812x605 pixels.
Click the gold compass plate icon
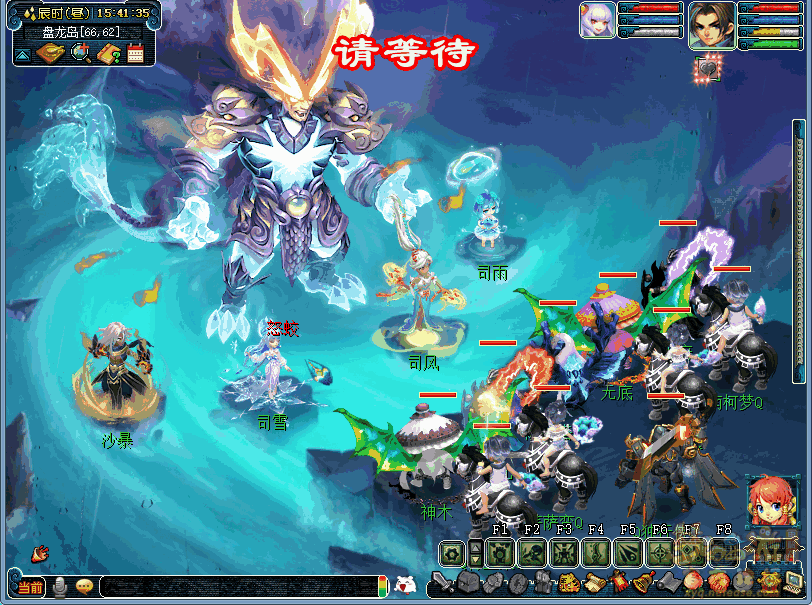click(51, 52)
